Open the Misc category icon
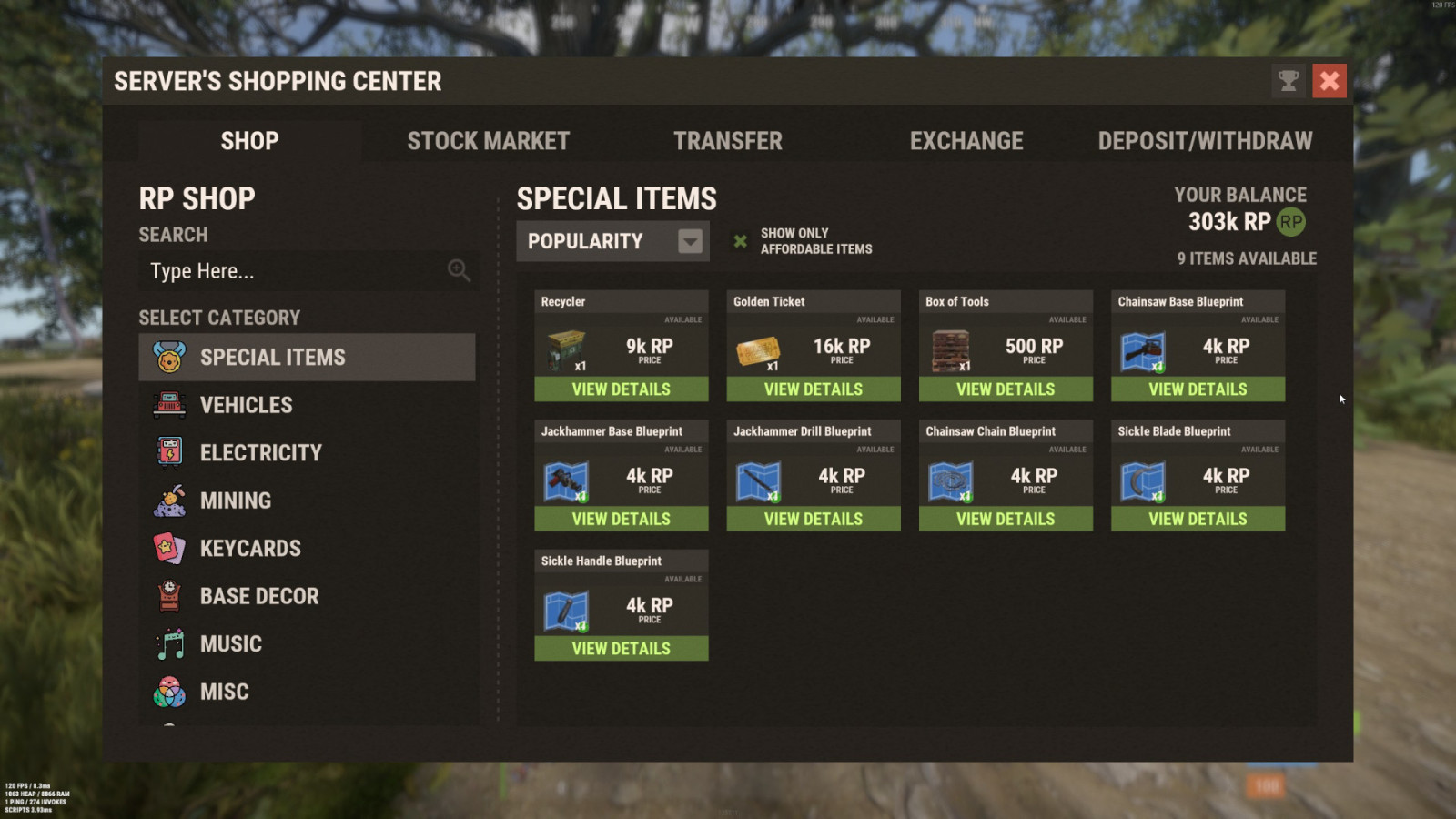Viewport: 1456px width, 819px height. (x=167, y=692)
